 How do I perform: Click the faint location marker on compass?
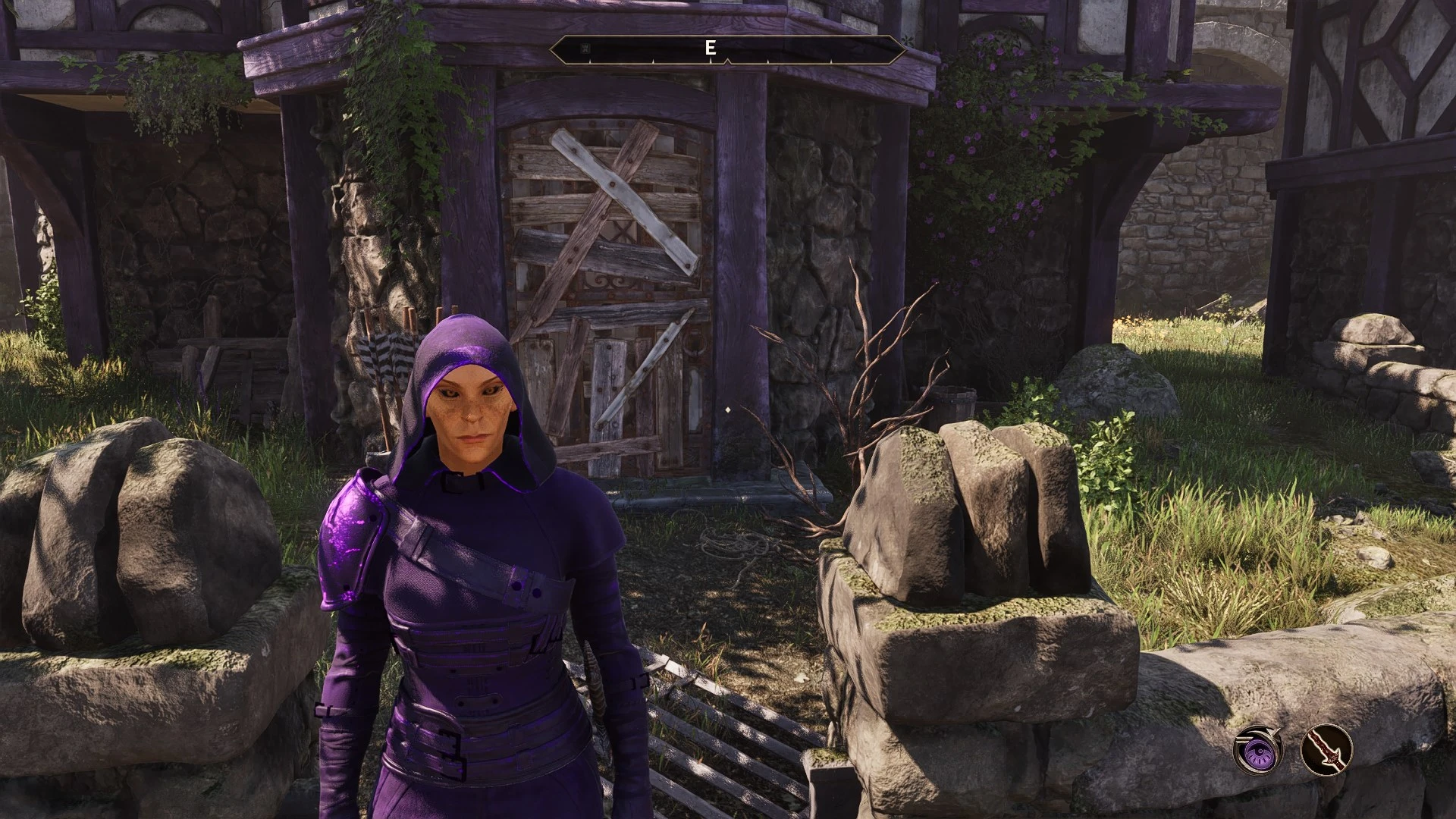[584, 49]
